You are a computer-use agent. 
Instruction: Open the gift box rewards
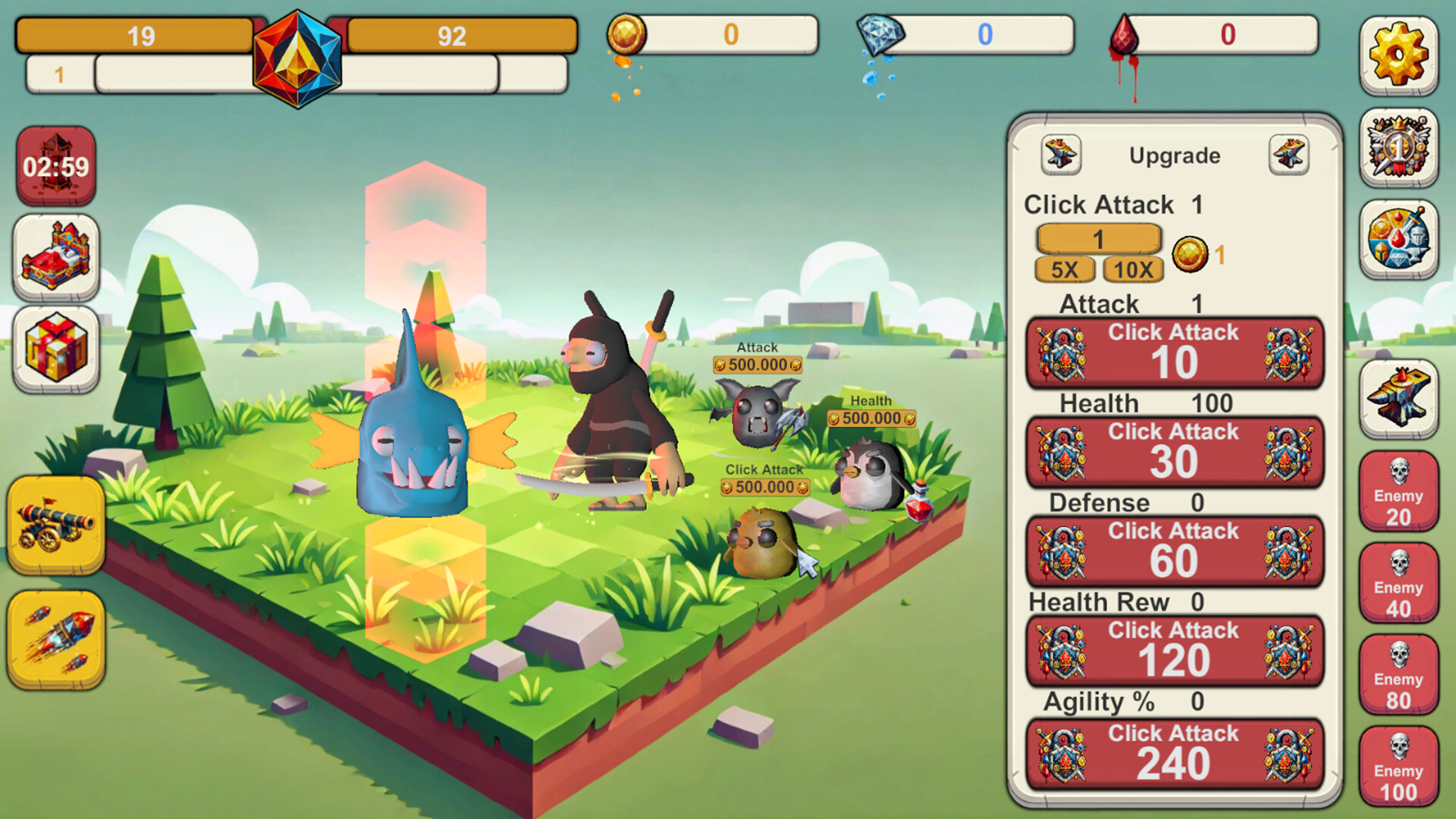(x=56, y=349)
